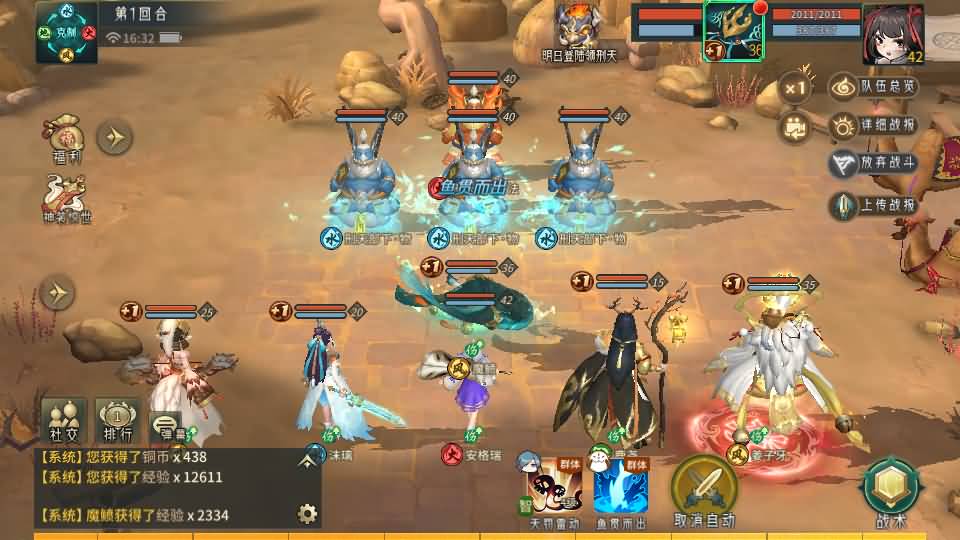960x540 pixels.
Task: Show the 排行 ranking board
Action: click(x=117, y=419)
